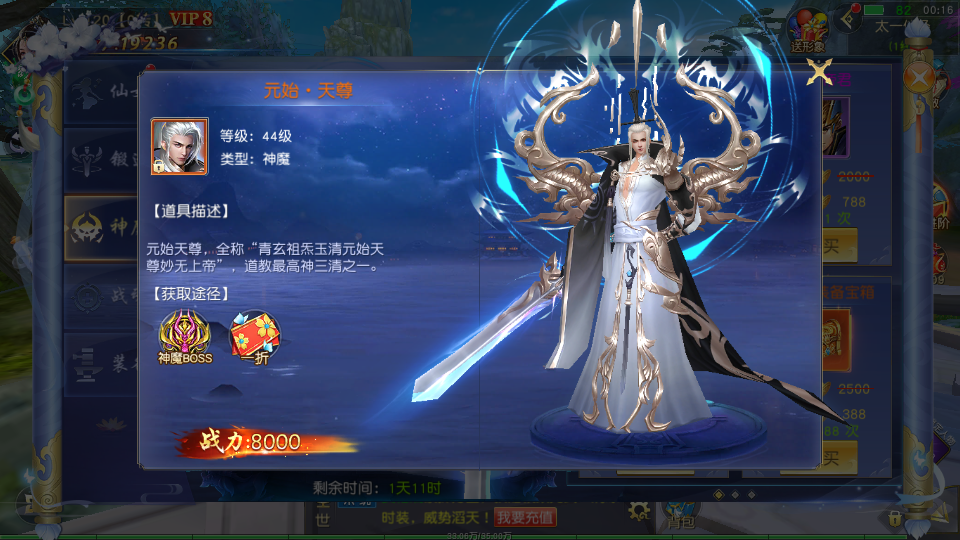Switch to the 神魔 side tab
Image resolution: width=960 pixels, height=540 pixels.
pyautogui.click(x=100, y=228)
